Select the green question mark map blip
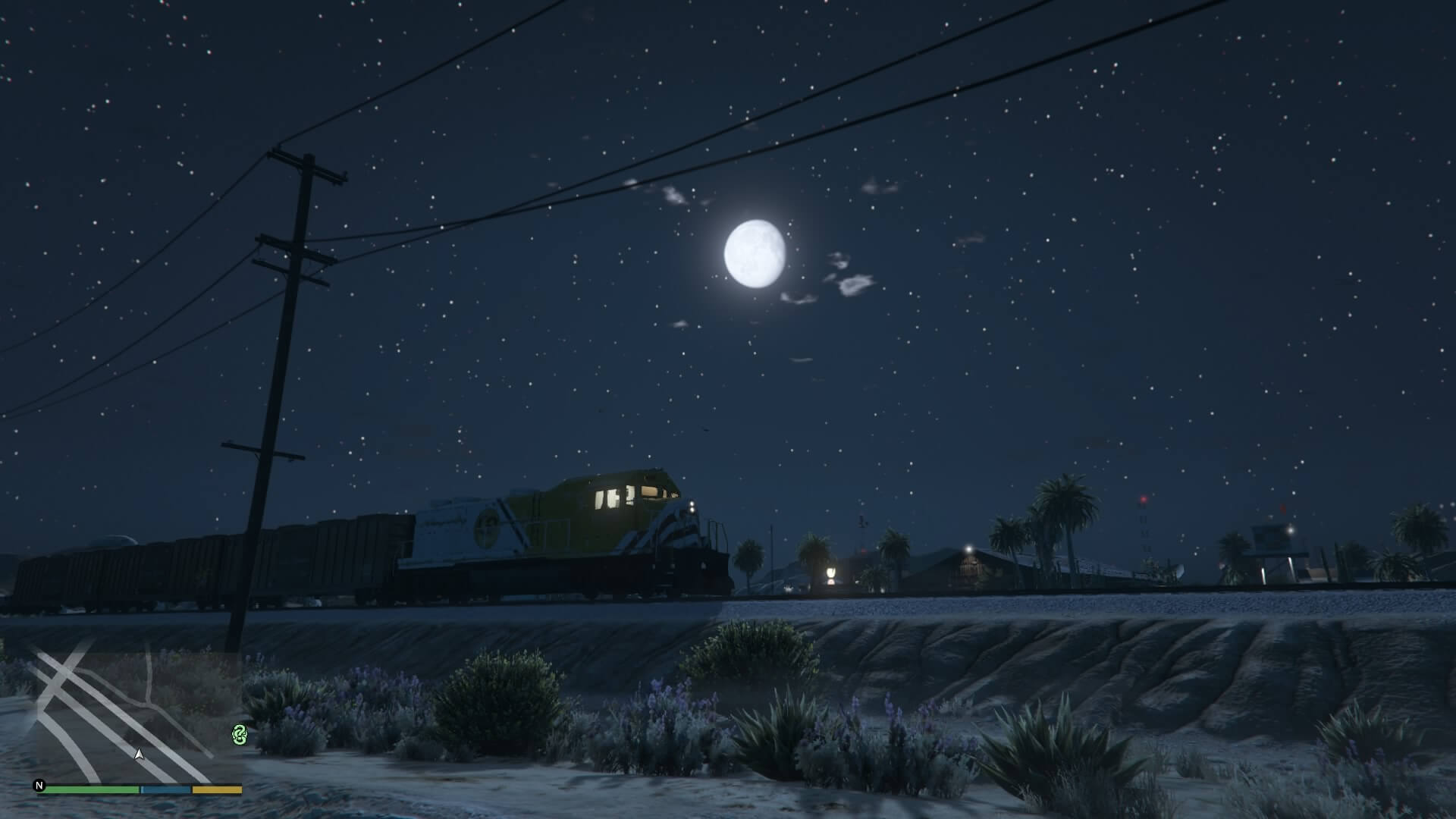 tap(240, 734)
